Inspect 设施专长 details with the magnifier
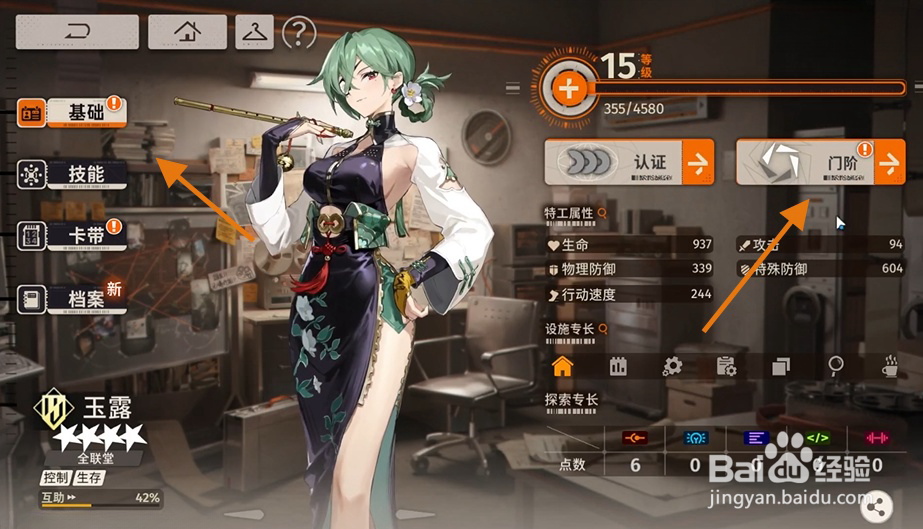923x529 pixels. [602, 328]
